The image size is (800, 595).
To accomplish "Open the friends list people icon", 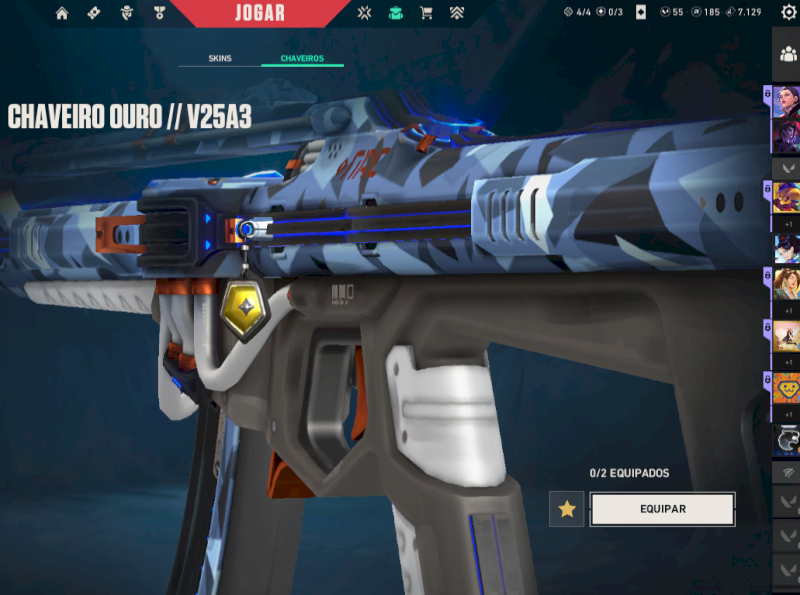I will coord(787,55).
